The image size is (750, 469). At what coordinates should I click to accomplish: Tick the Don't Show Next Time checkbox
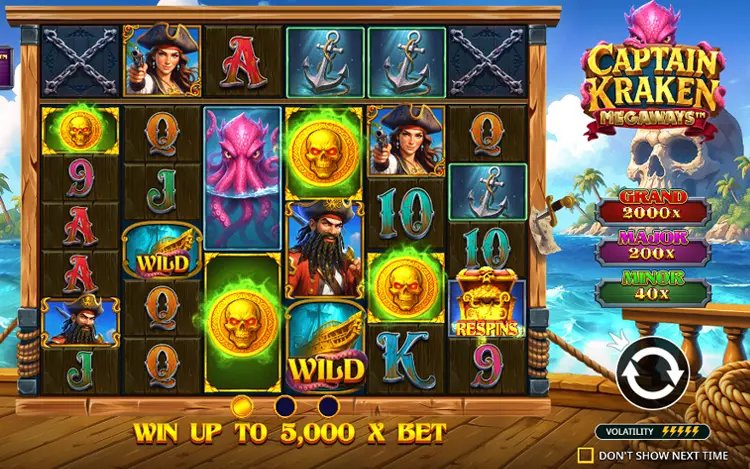586,455
